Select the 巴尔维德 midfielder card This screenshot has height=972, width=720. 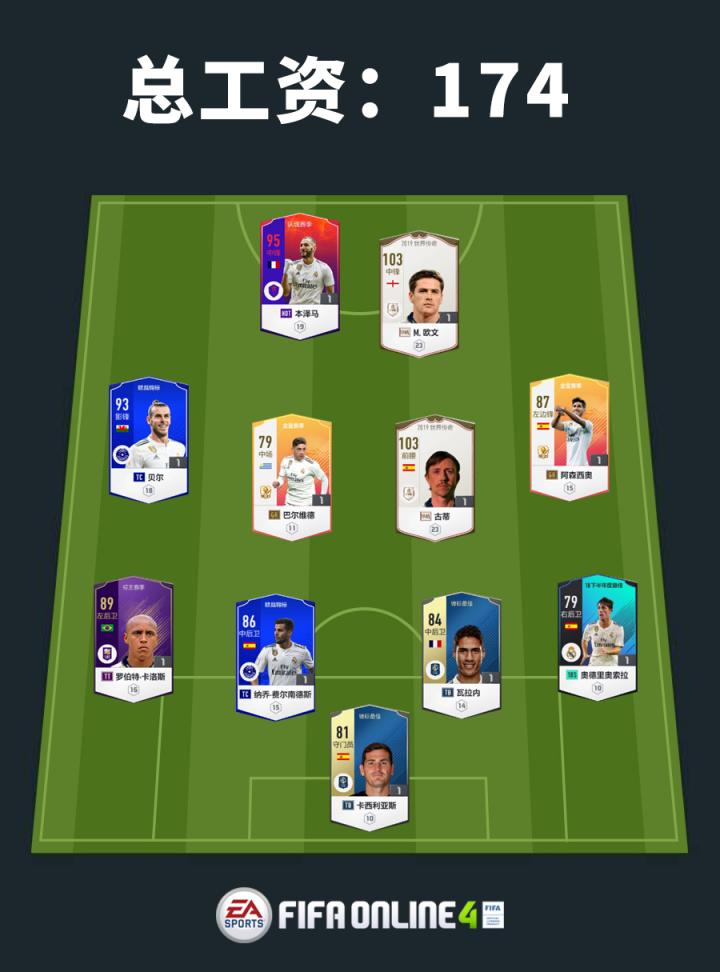point(291,476)
